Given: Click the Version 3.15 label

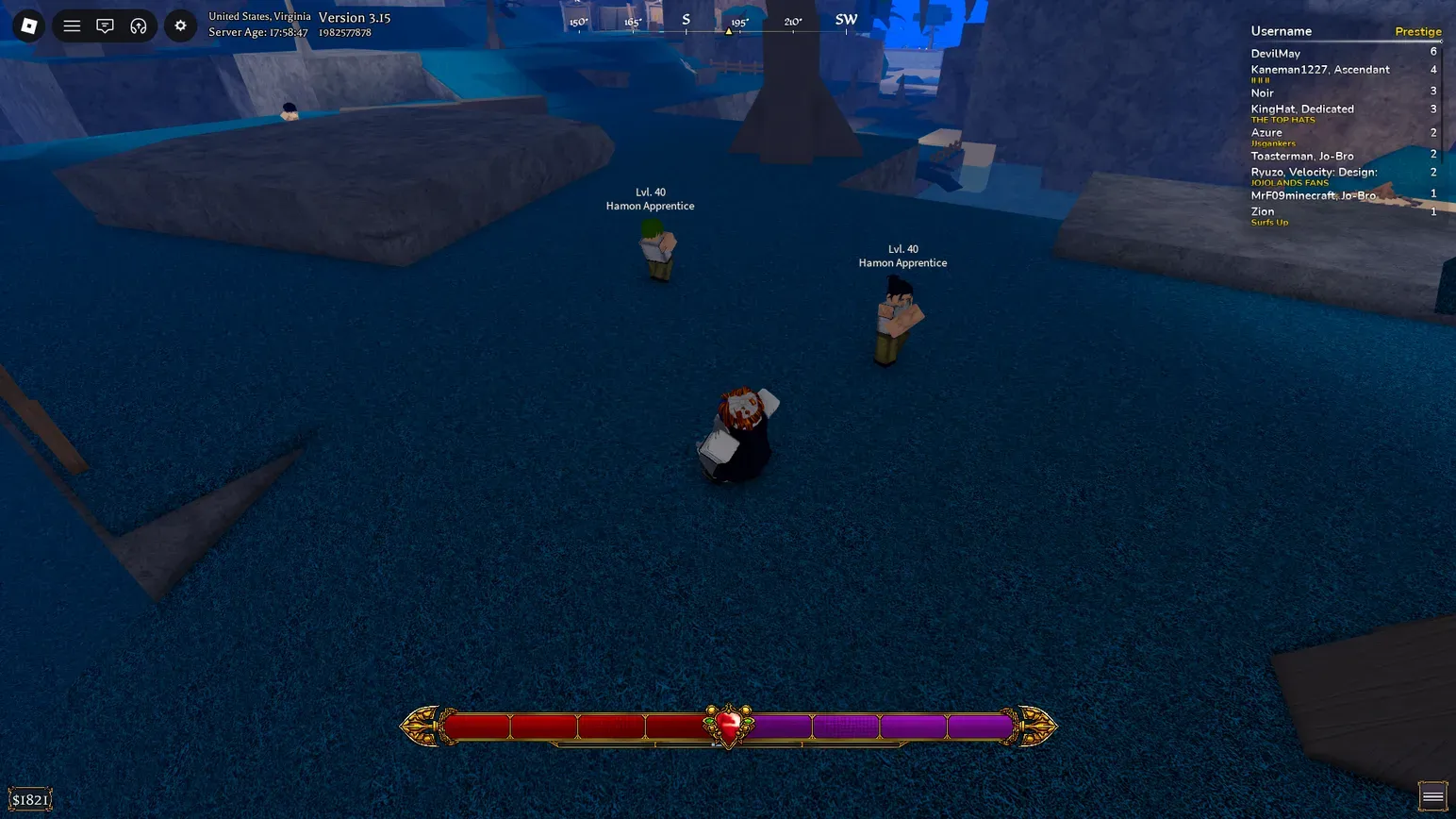Looking at the screenshot, I should coord(356,17).
